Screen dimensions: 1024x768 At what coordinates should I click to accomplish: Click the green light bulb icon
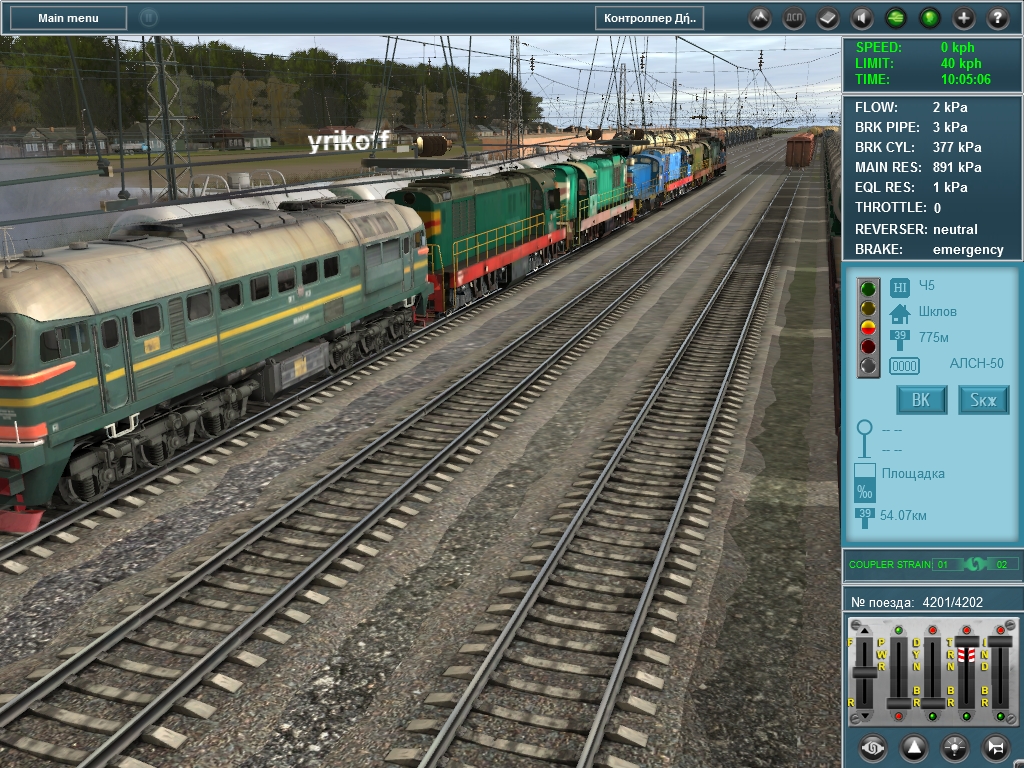930,18
